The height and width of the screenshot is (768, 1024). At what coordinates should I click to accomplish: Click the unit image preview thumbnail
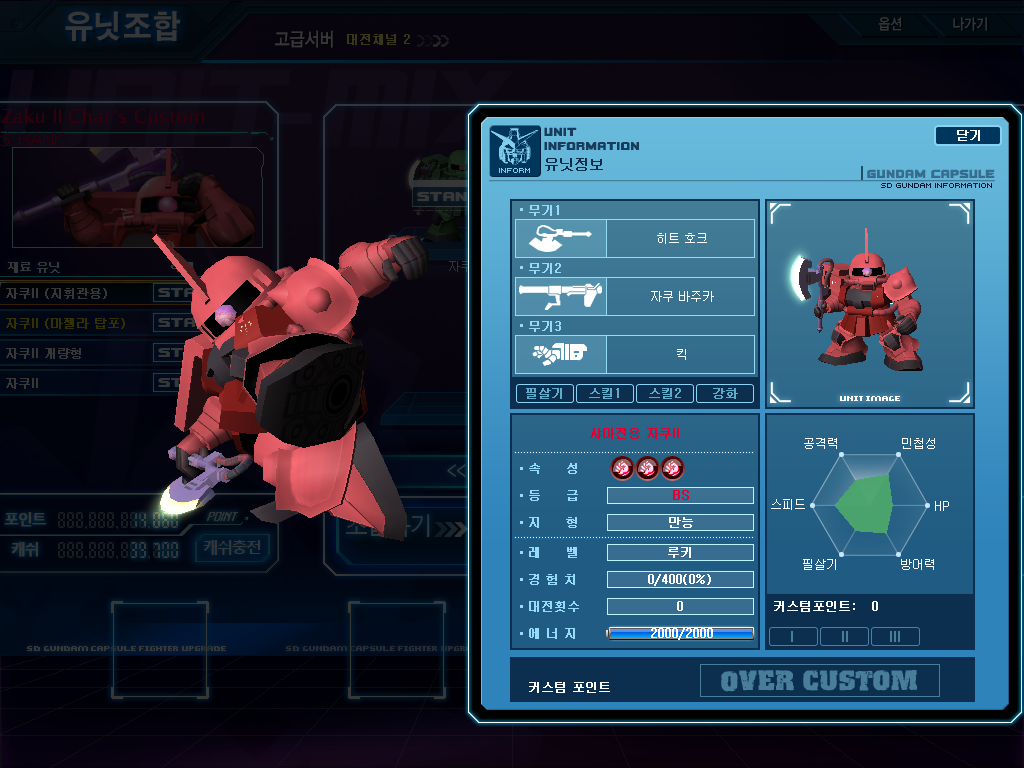(869, 304)
